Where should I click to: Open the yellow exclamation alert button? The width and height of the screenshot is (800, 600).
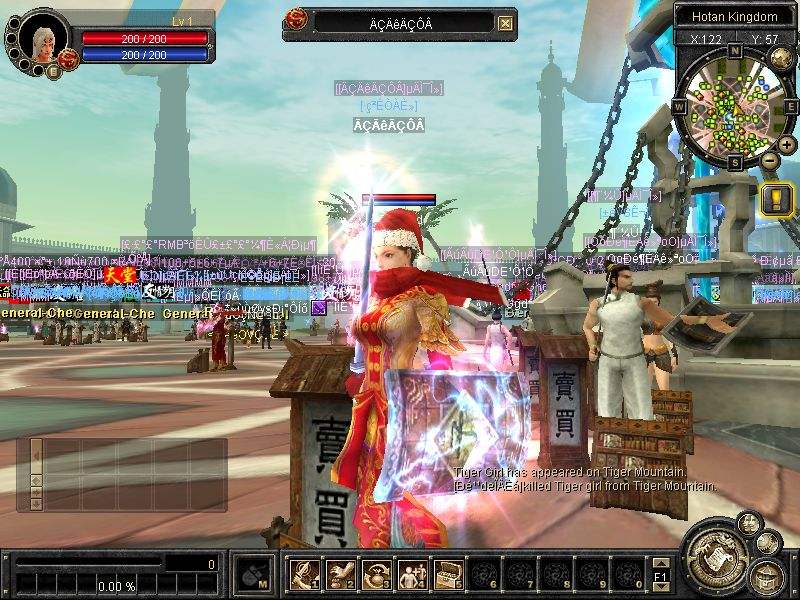776,199
